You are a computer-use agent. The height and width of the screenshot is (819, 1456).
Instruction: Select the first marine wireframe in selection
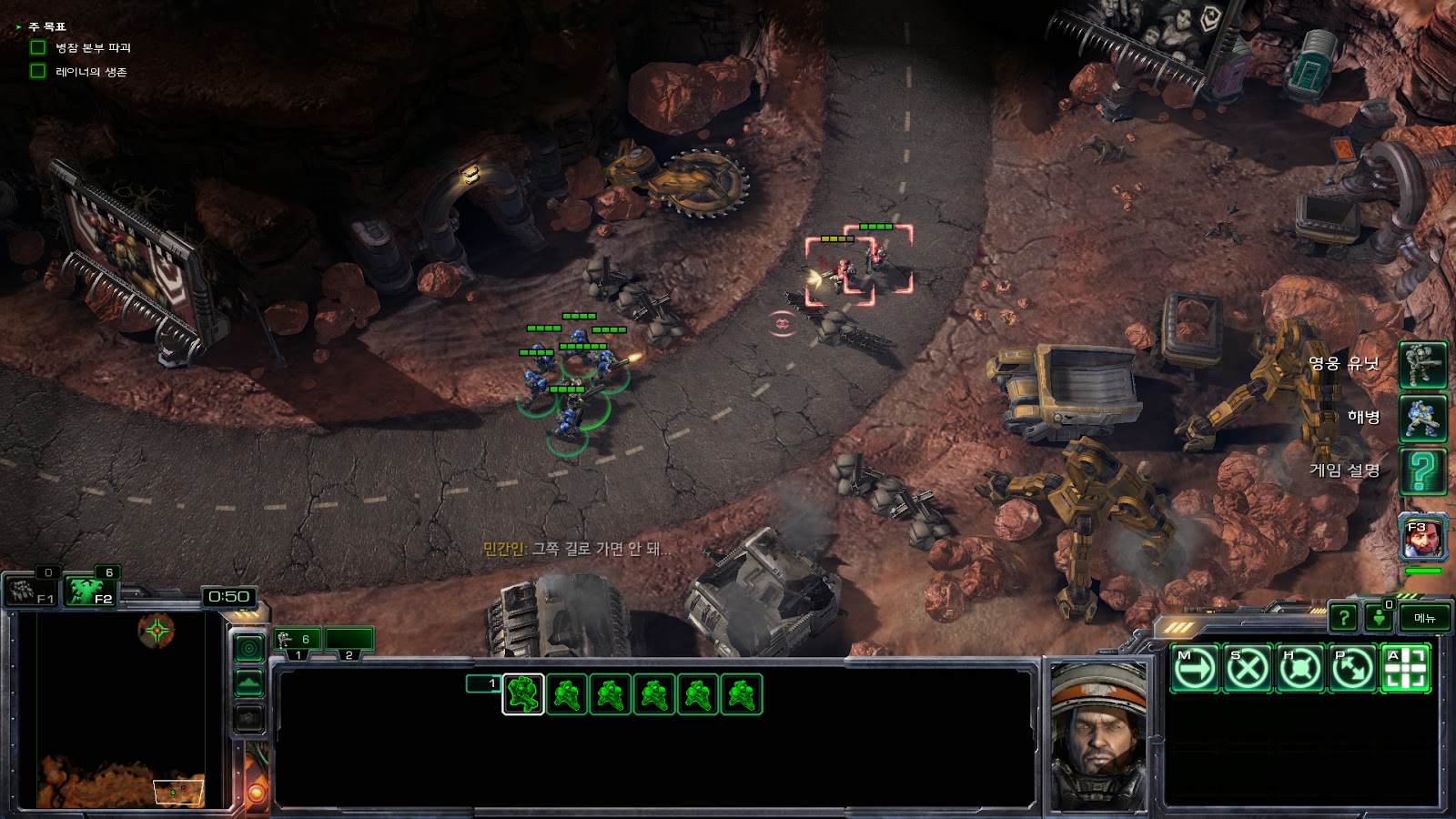(523, 694)
